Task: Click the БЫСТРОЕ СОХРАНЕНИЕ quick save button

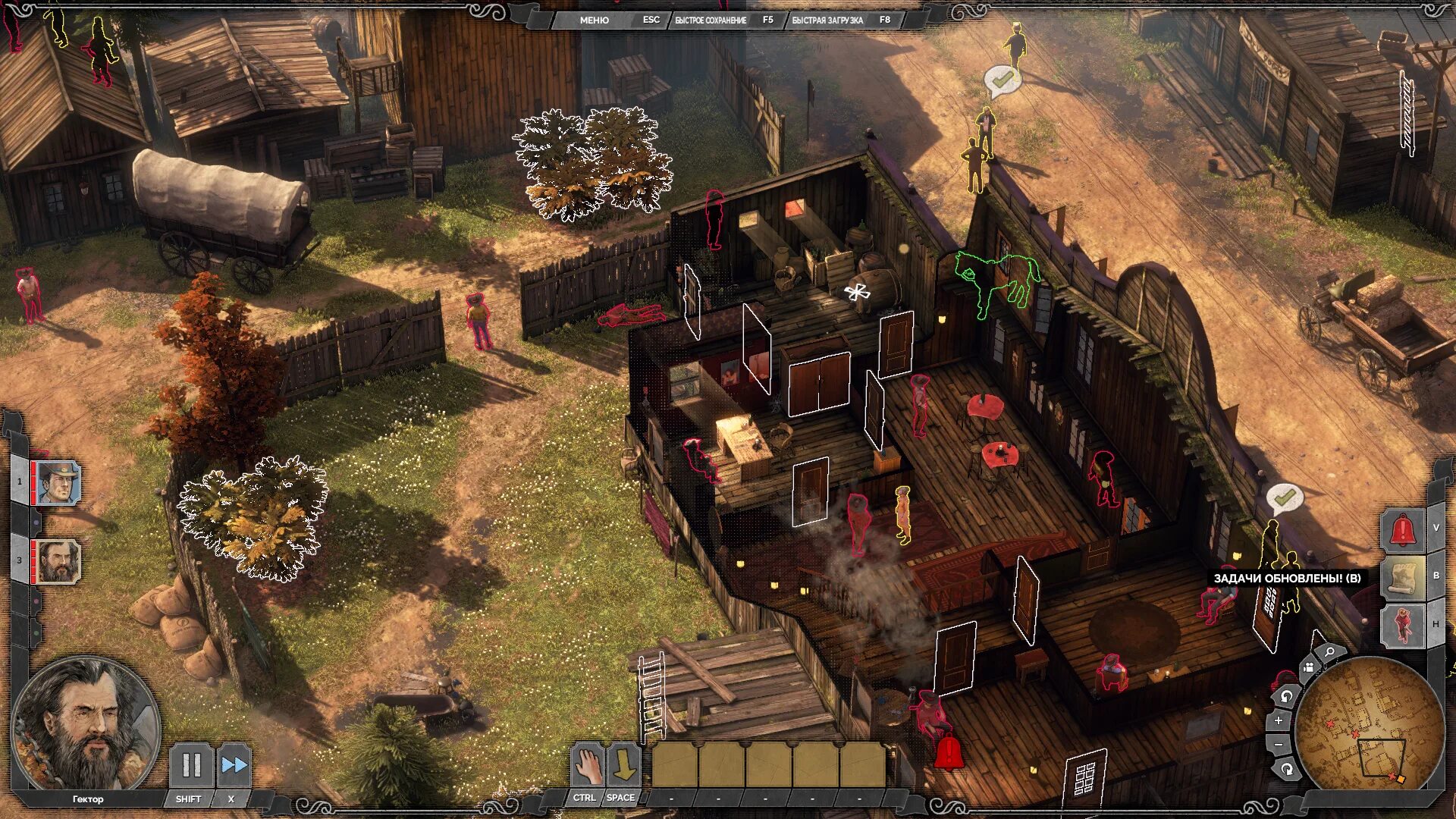Action: (x=711, y=20)
